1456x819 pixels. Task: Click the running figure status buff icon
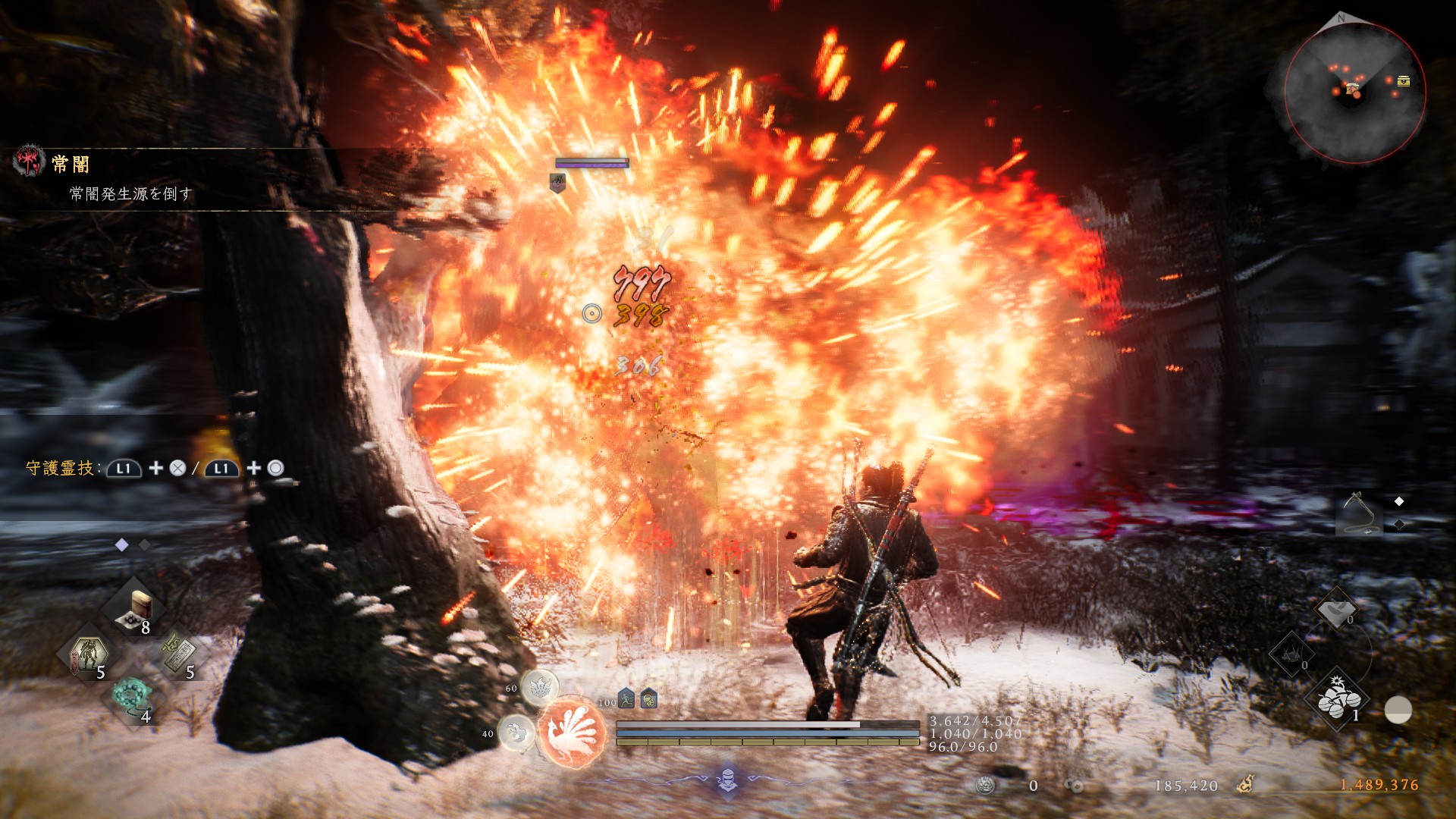click(626, 698)
